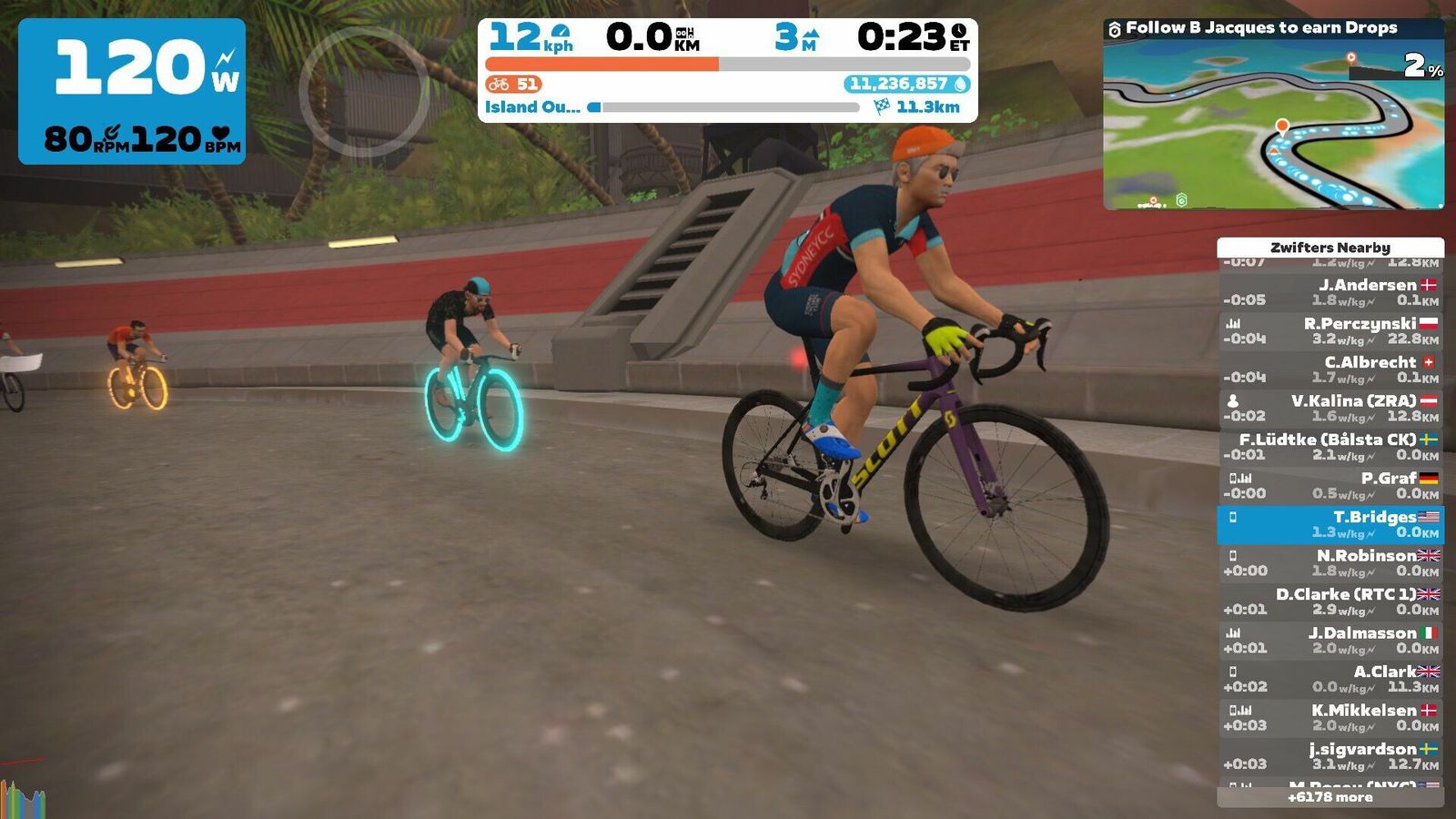The height and width of the screenshot is (819, 1456).
Task: Select F.Lüdtke (Bålsta CK) rider entry
Action: pos(1330,447)
